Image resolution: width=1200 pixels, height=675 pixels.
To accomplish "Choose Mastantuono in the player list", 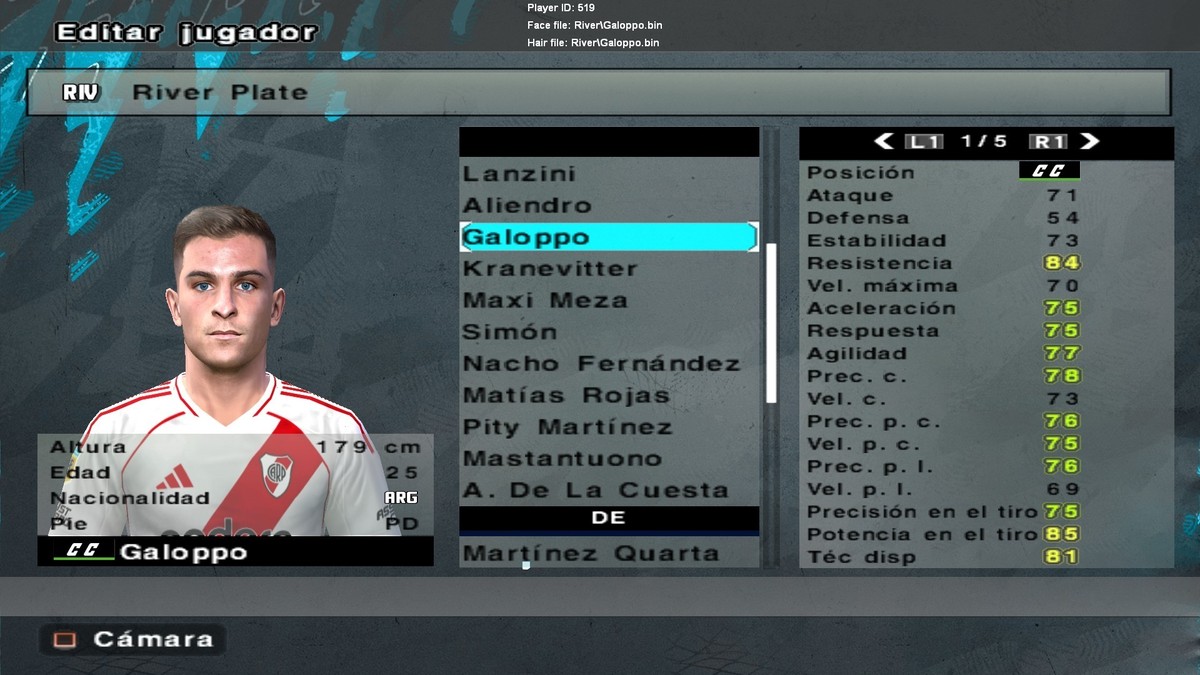I will 562,459.
